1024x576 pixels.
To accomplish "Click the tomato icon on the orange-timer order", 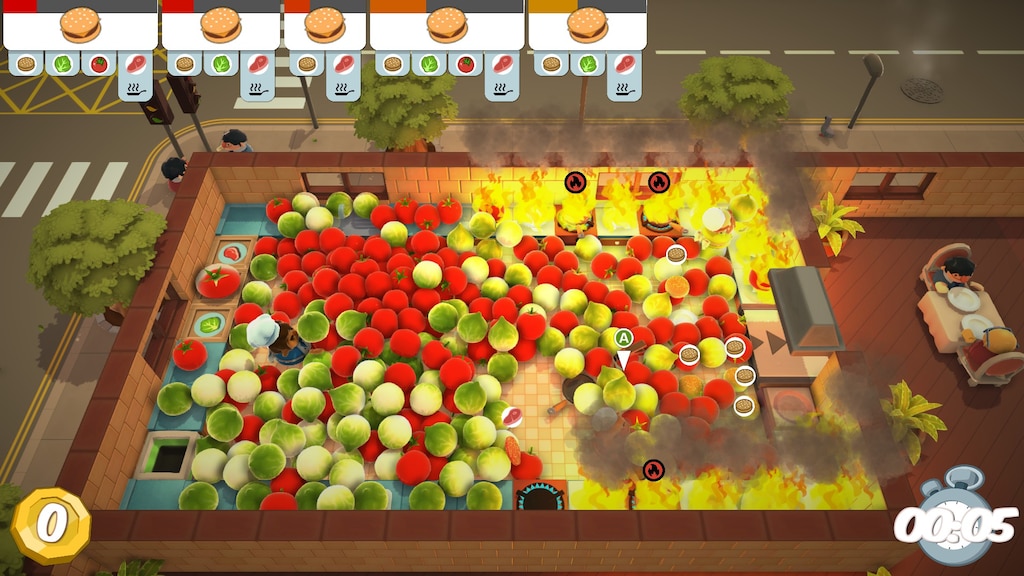I will 465,64.
